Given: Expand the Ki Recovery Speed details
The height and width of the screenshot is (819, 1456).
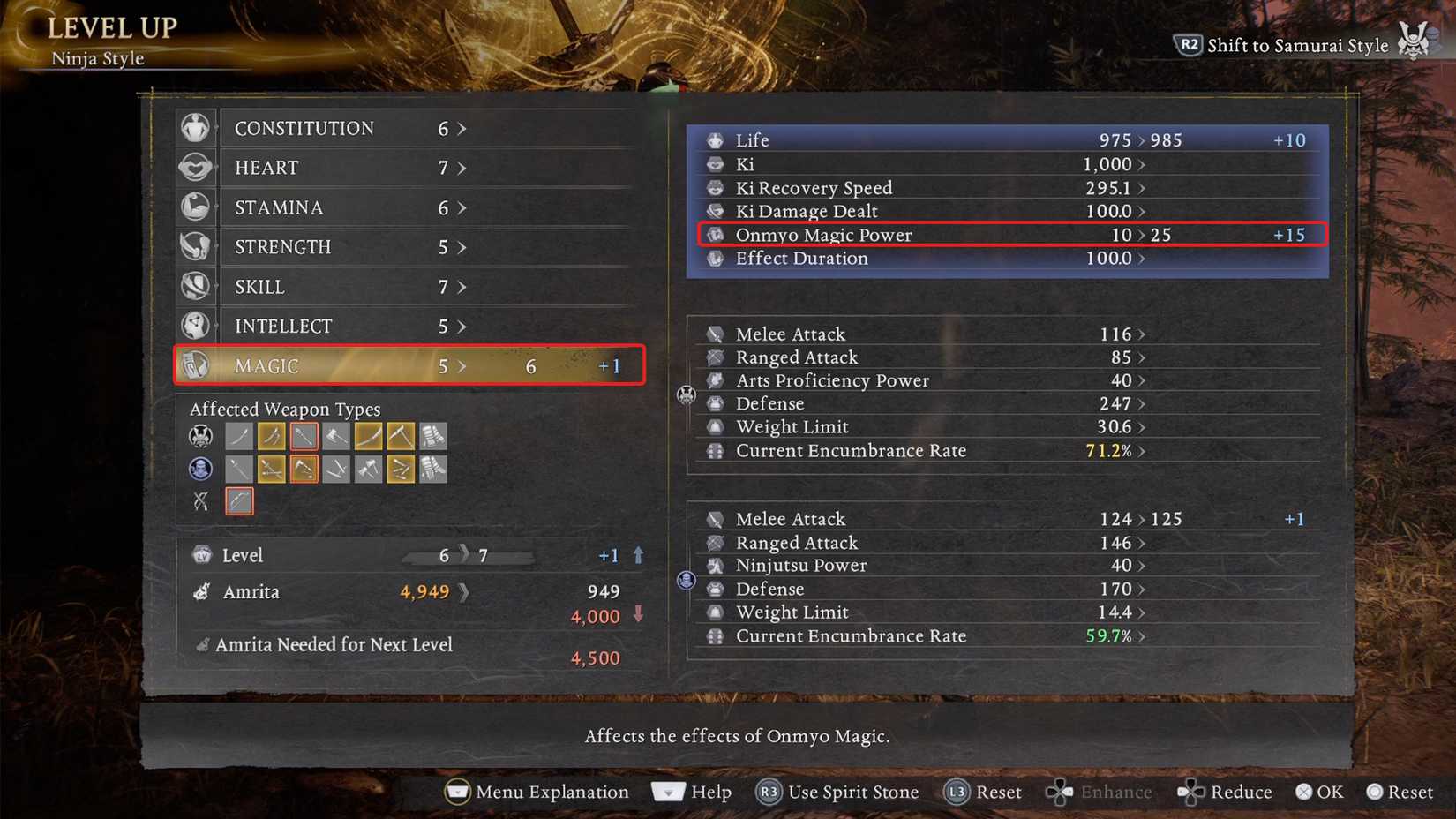Looking at the screenshot, I should (1144, 187).
